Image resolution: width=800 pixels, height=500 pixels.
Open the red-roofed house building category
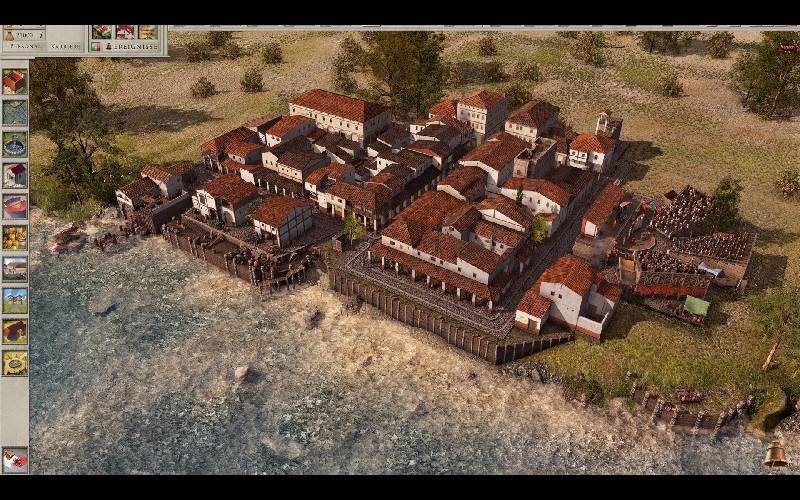[x=14, y=82]
